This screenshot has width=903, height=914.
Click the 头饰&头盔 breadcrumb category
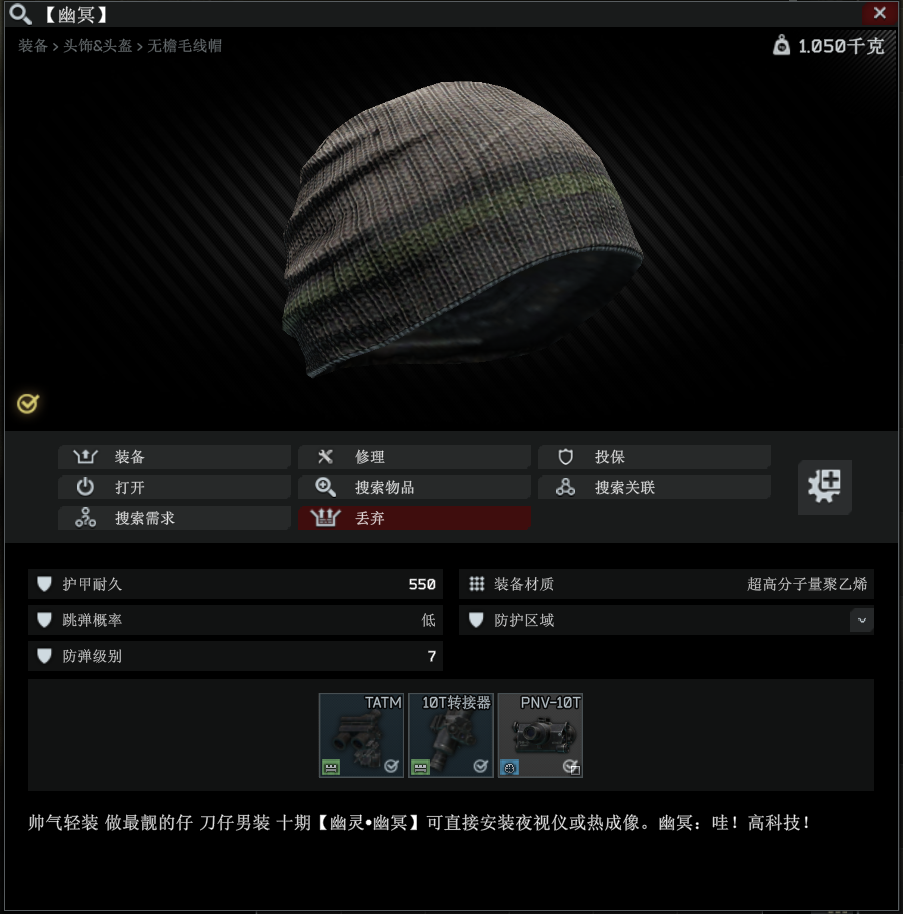tap(98, 46)
